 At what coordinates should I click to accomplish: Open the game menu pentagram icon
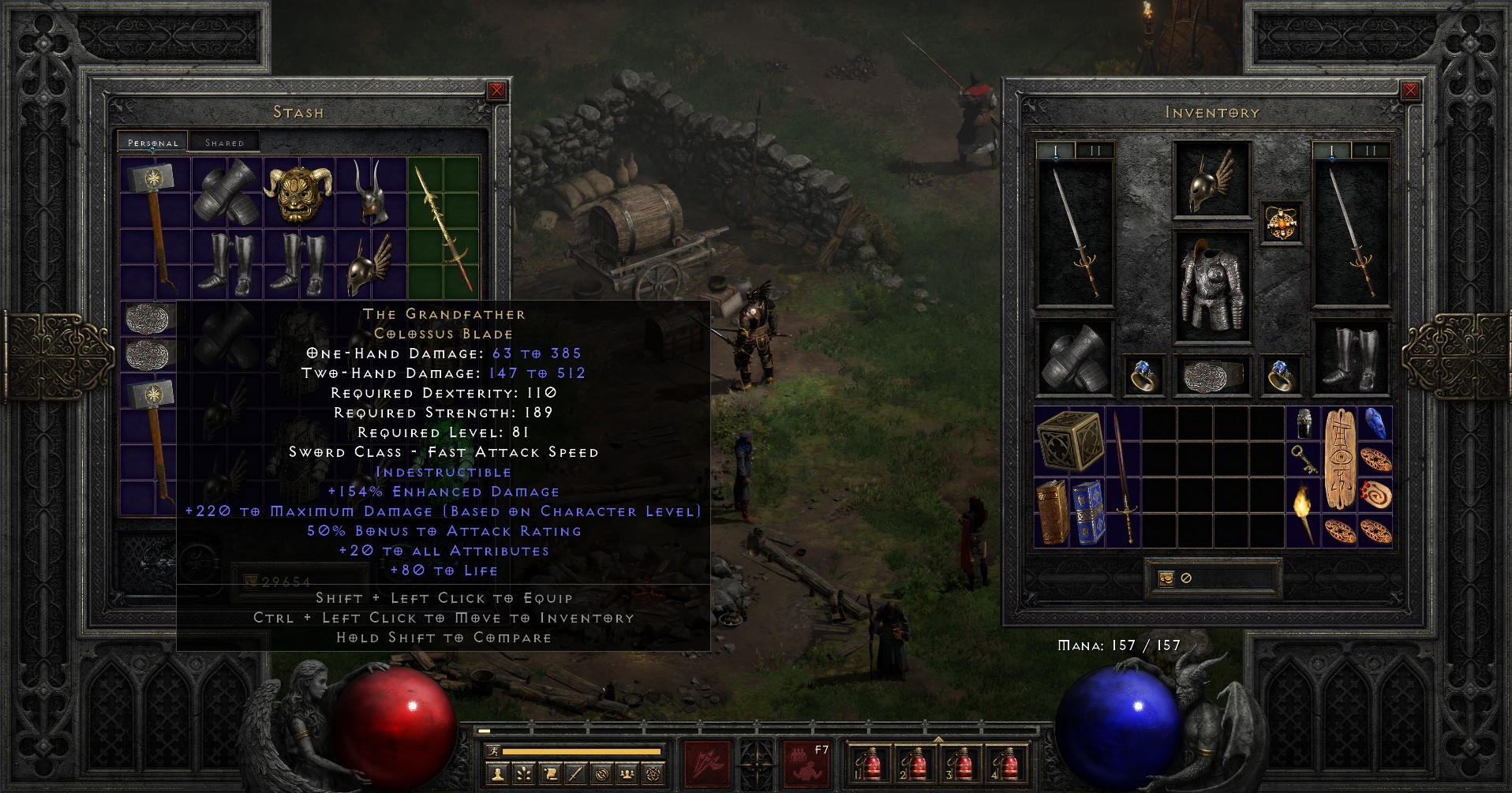653,775
